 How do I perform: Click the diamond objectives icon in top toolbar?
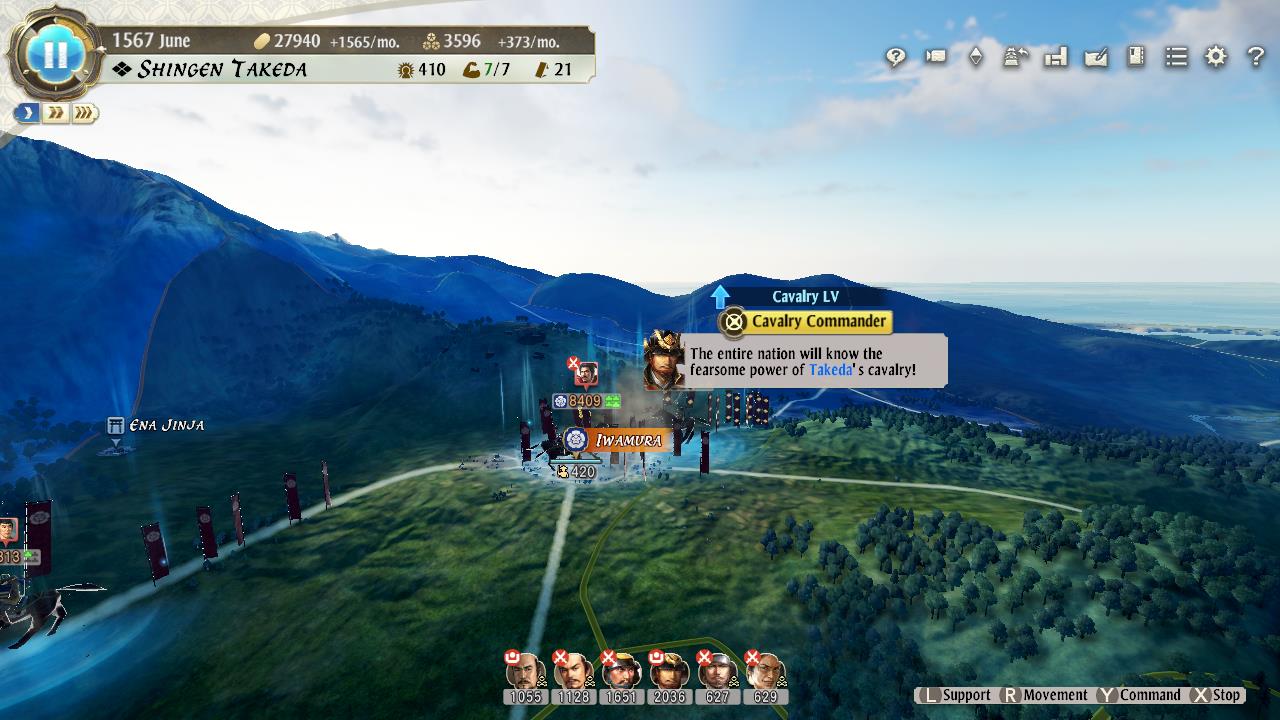point(975,57)
